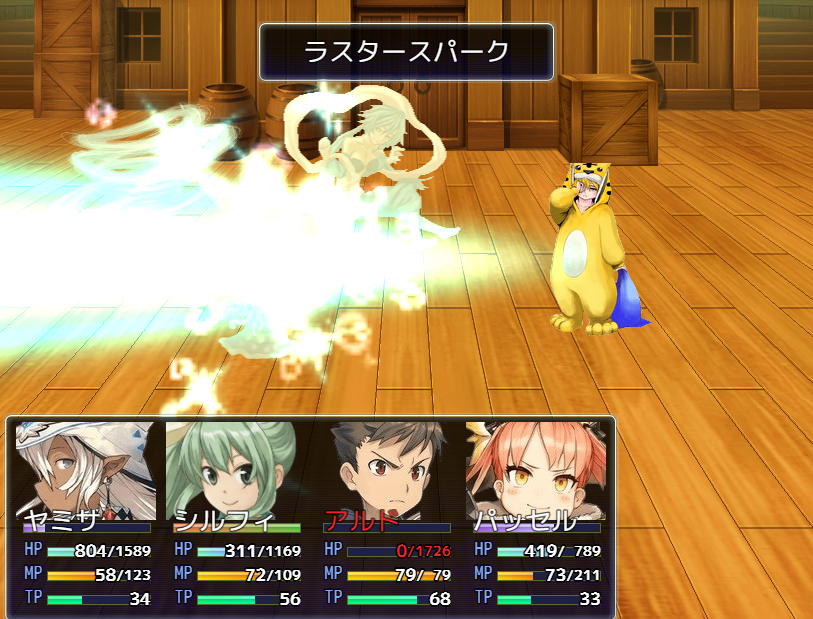Click the fallen アルド's portrait
This screenshot has height=619, width=813.
coord(386,470)
